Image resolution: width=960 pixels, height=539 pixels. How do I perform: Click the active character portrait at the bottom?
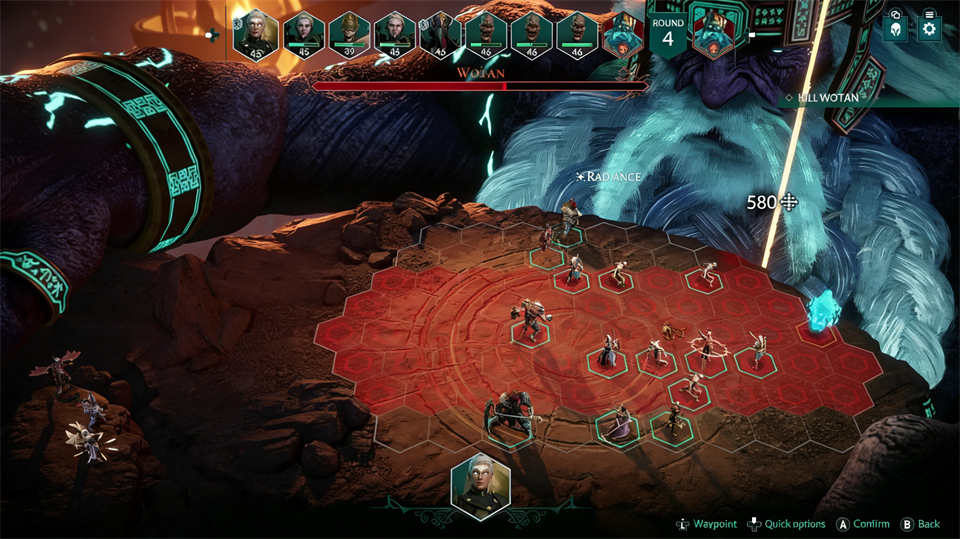(x=480, y=486)
